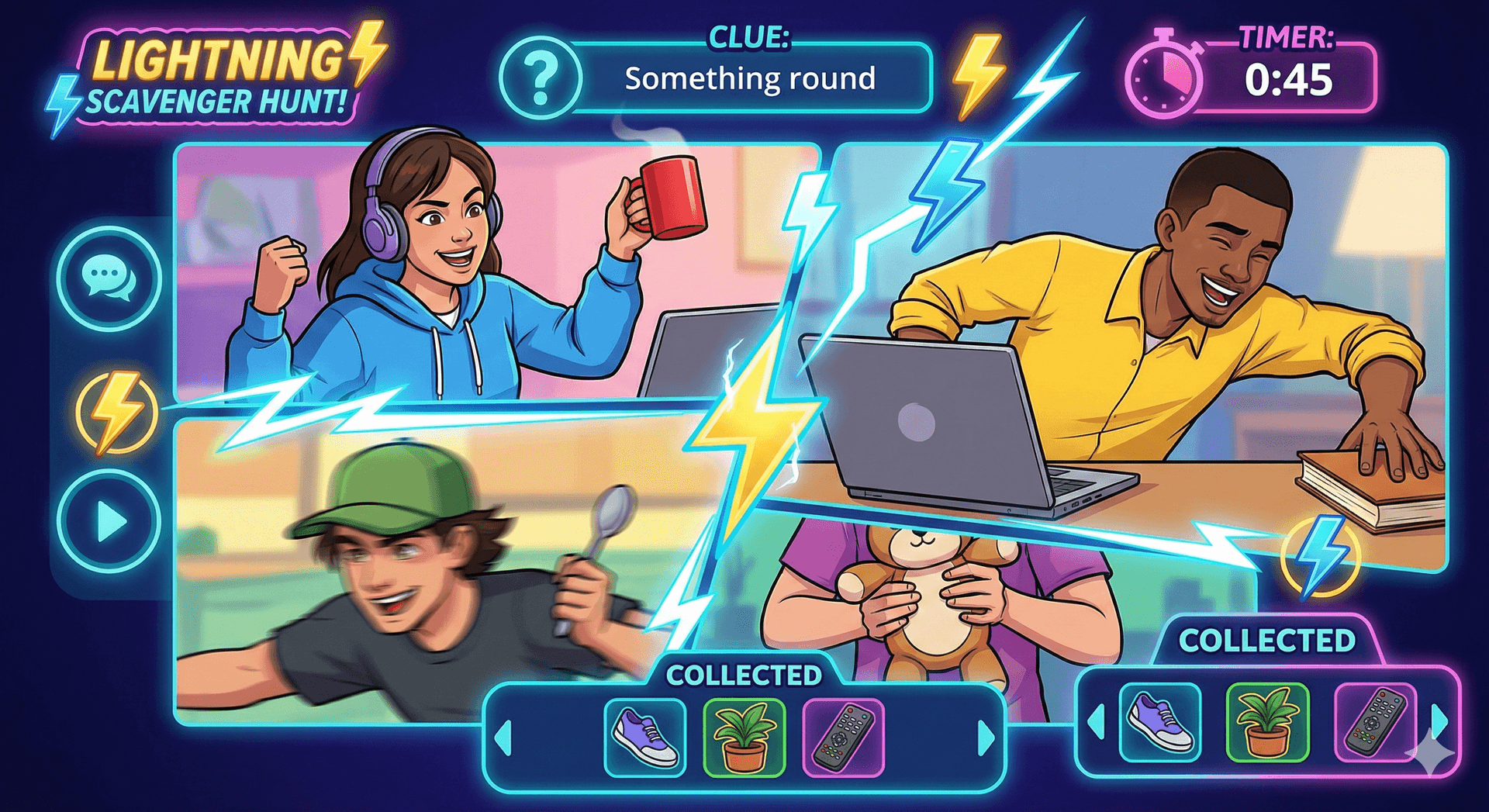The width and height of the screenshot is (1489, 812).
Task: Select the potted plant in the blue-bordered Collected tray
Action: tap(744, 738)
